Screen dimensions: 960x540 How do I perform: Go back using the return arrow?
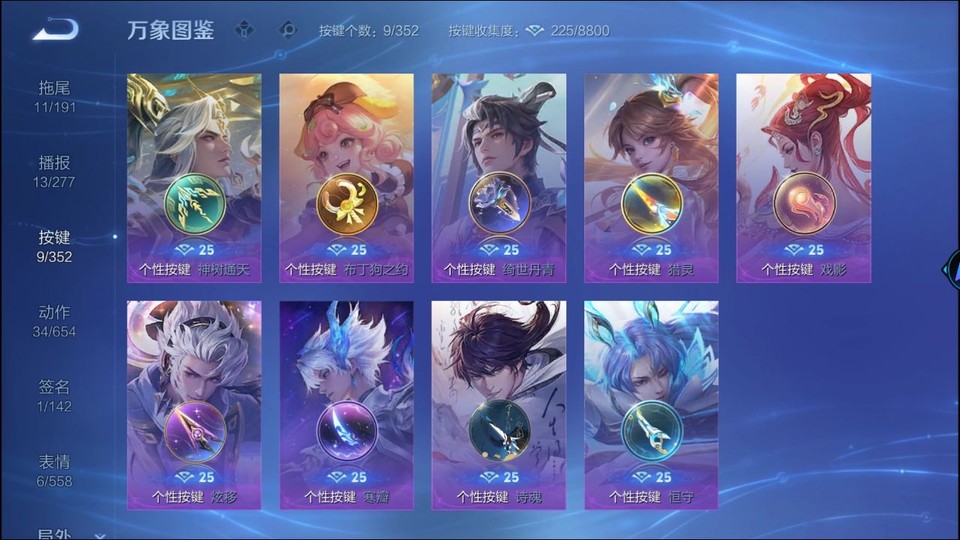pos(55,30)
